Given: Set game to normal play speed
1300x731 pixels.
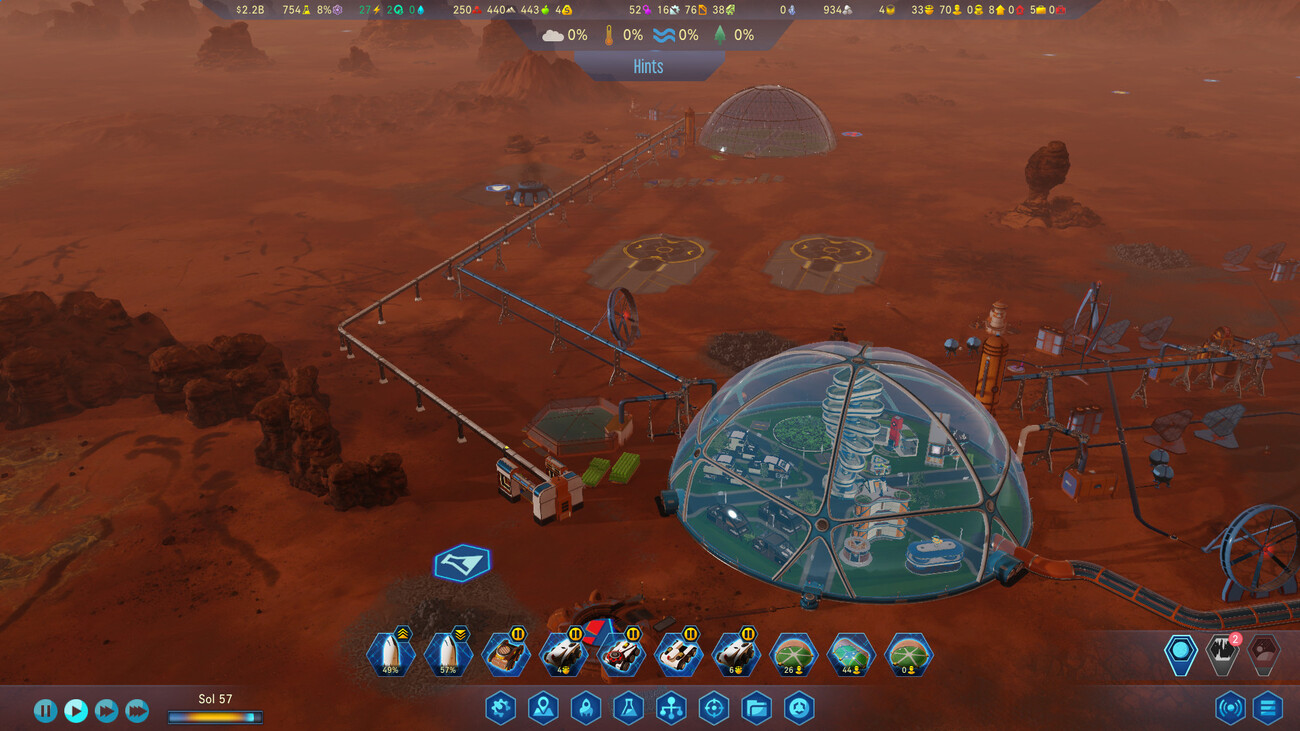Looking at the screenshot, I should [x=76, y=710].
